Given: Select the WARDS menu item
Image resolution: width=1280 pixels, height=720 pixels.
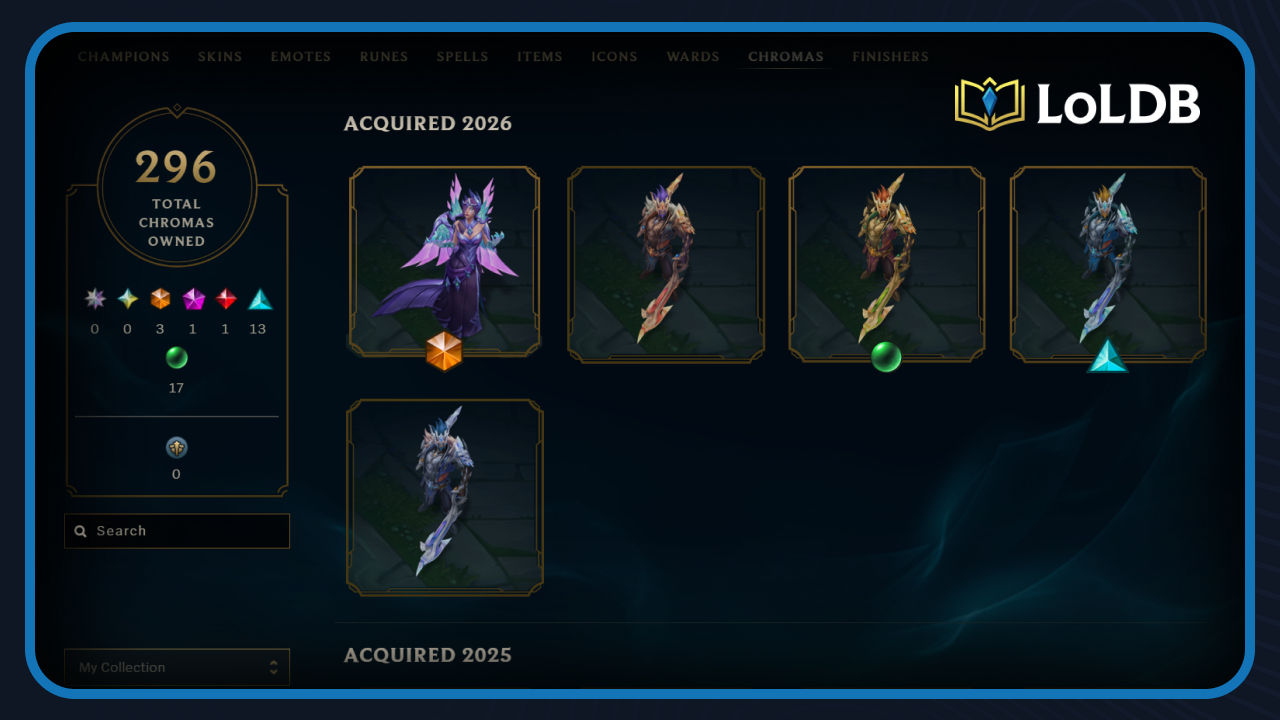Looking at the screenshot, I should 693,57.
